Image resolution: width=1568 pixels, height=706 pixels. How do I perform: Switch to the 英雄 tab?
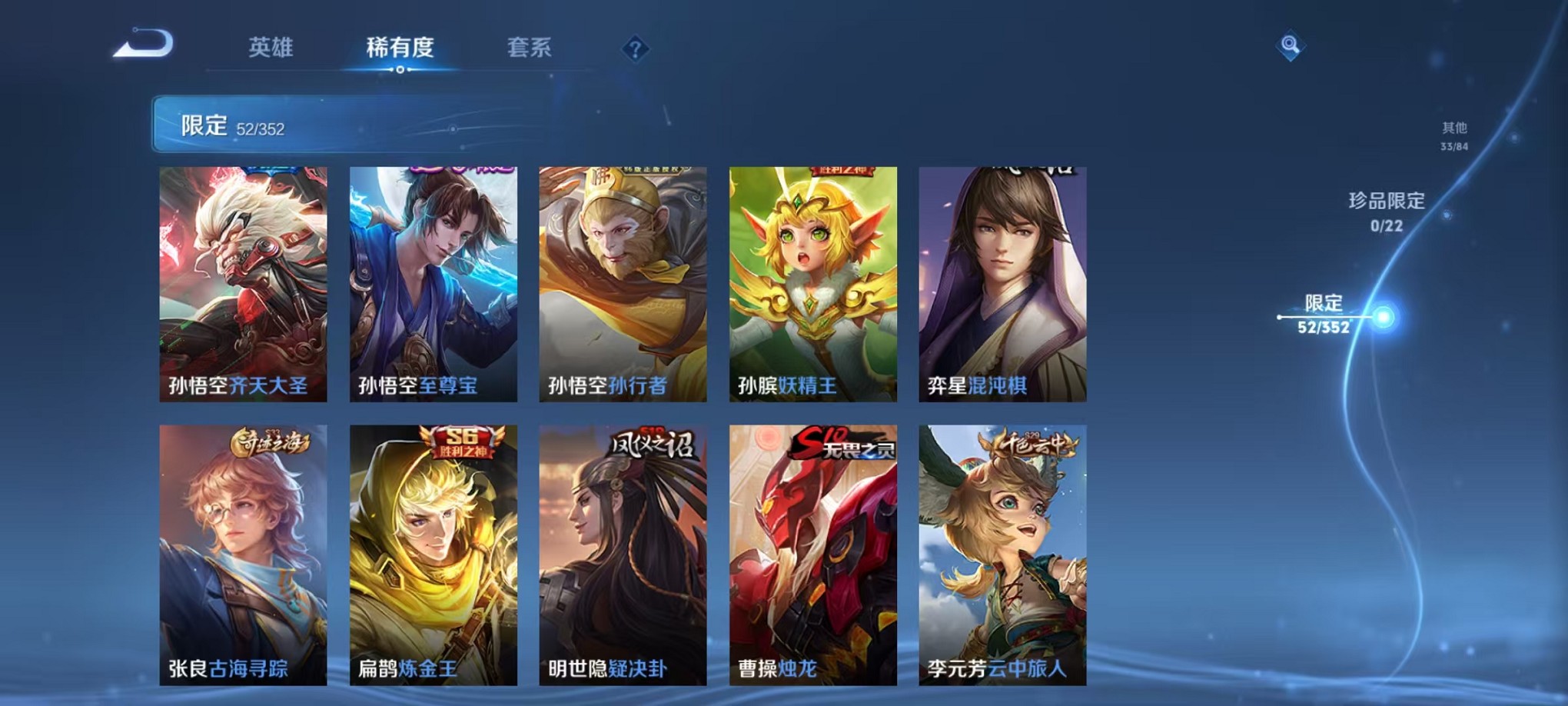(271, 48)
